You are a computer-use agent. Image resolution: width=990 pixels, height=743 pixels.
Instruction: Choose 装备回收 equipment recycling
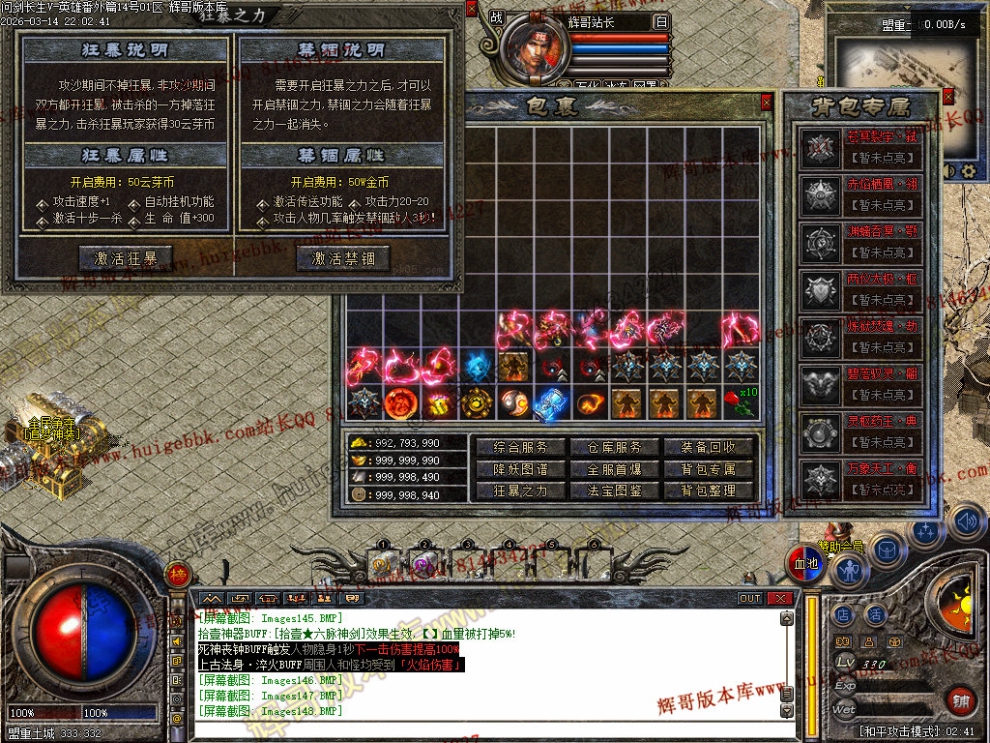tap(708, 447)
